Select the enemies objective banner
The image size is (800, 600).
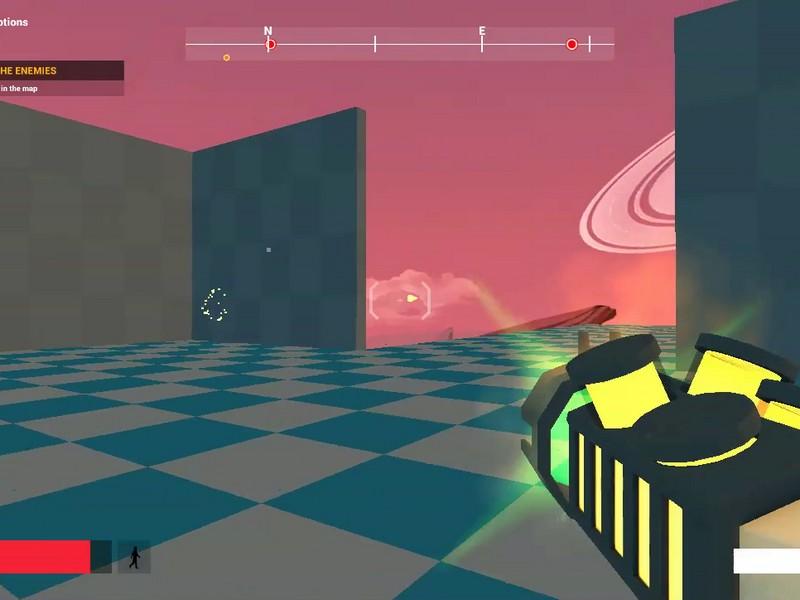60,71
